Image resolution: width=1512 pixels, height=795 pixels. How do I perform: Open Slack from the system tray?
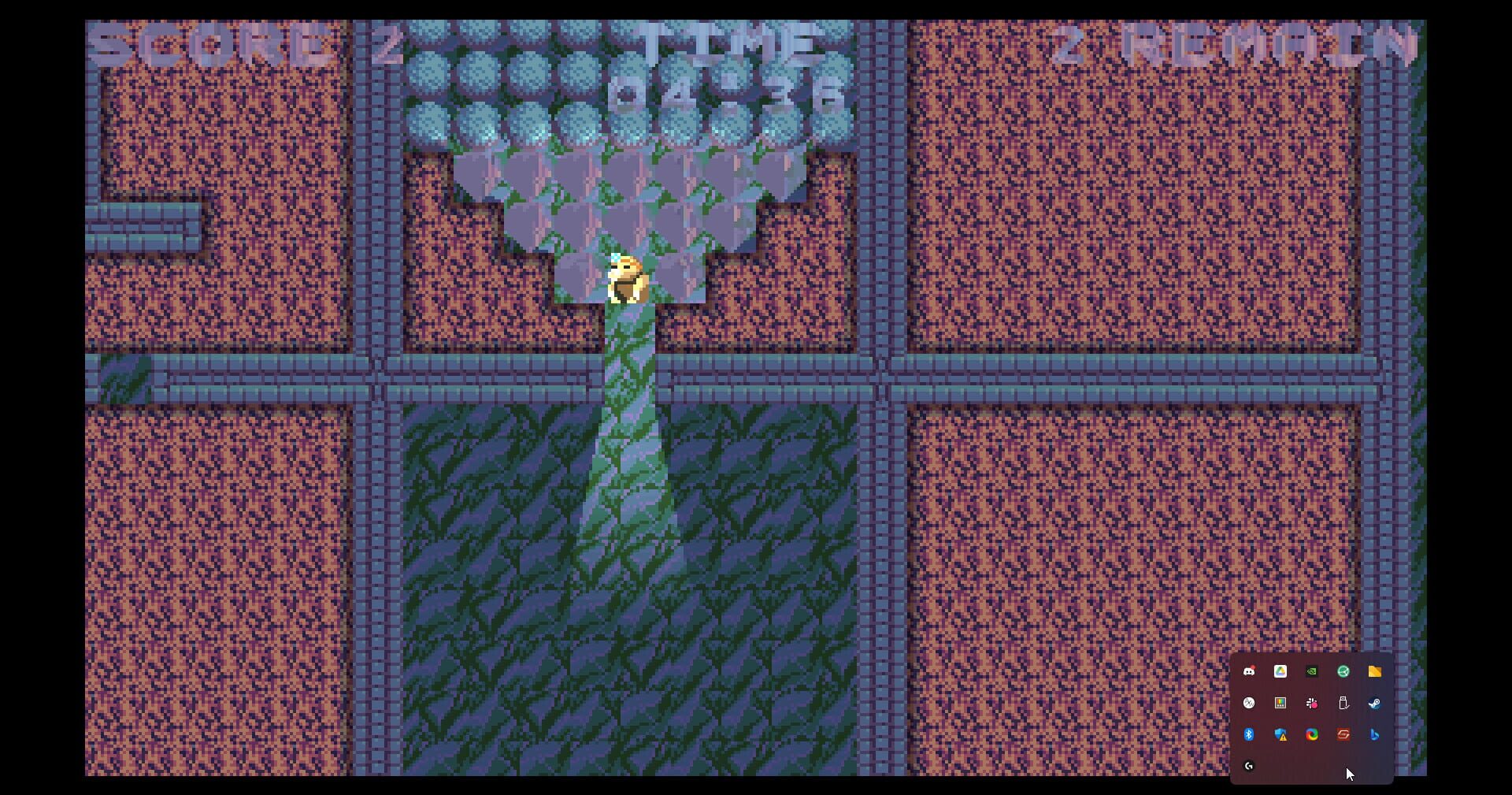[x=1312, y=703]
